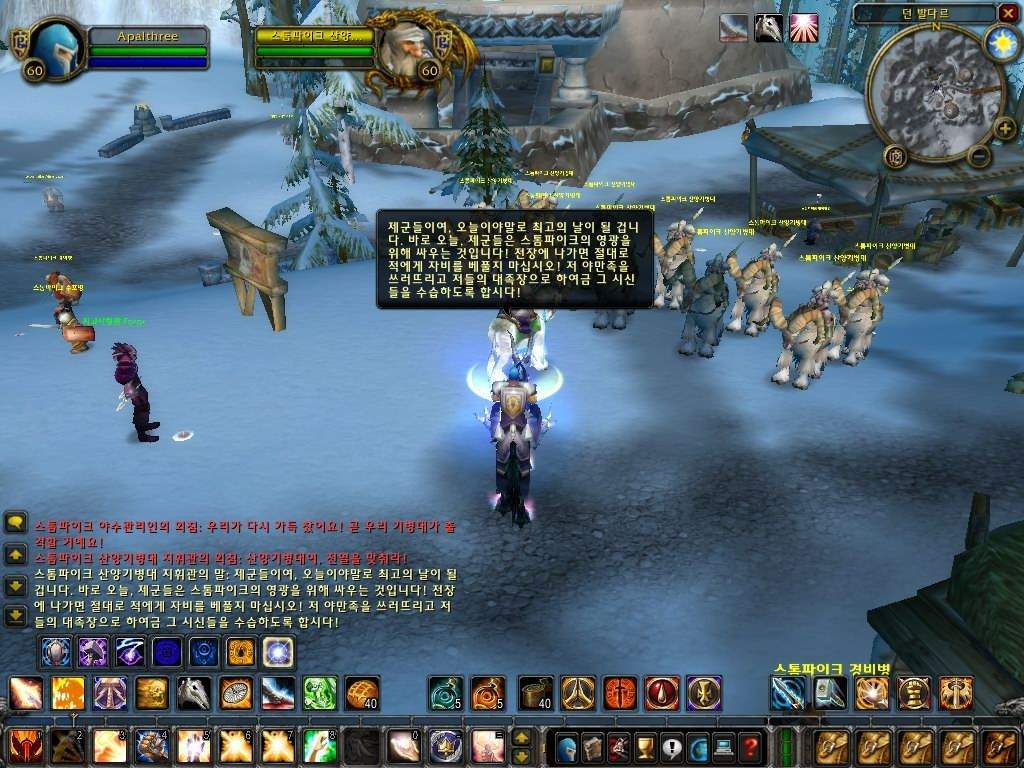Open the battleground shield button on minimap
Image resolution: width=1024 pixels, height=768 pixels.
coord(894,155)
